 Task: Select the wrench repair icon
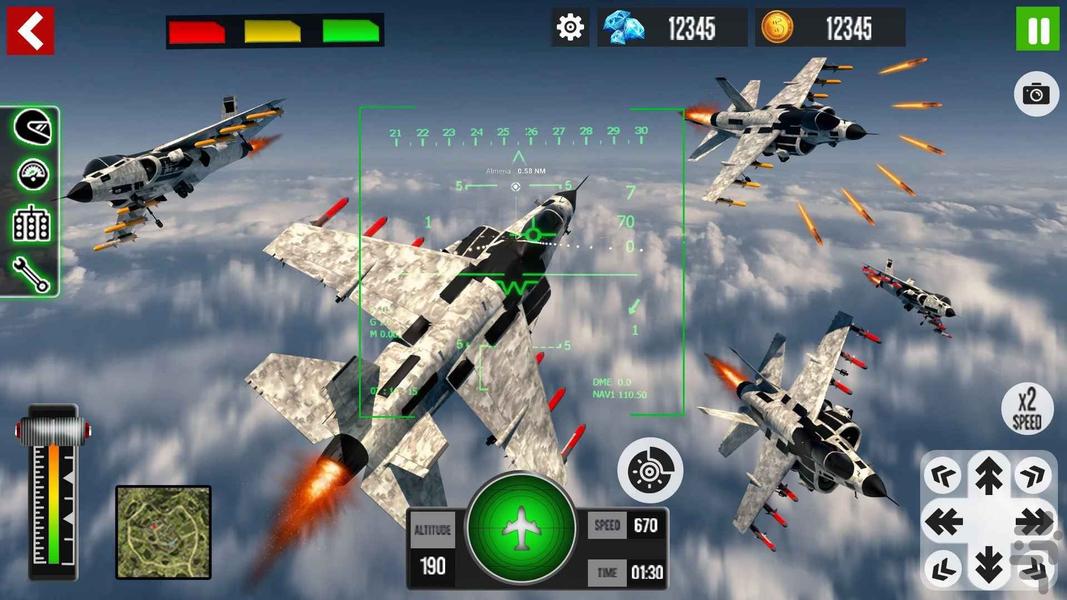(x=32, y=272)
